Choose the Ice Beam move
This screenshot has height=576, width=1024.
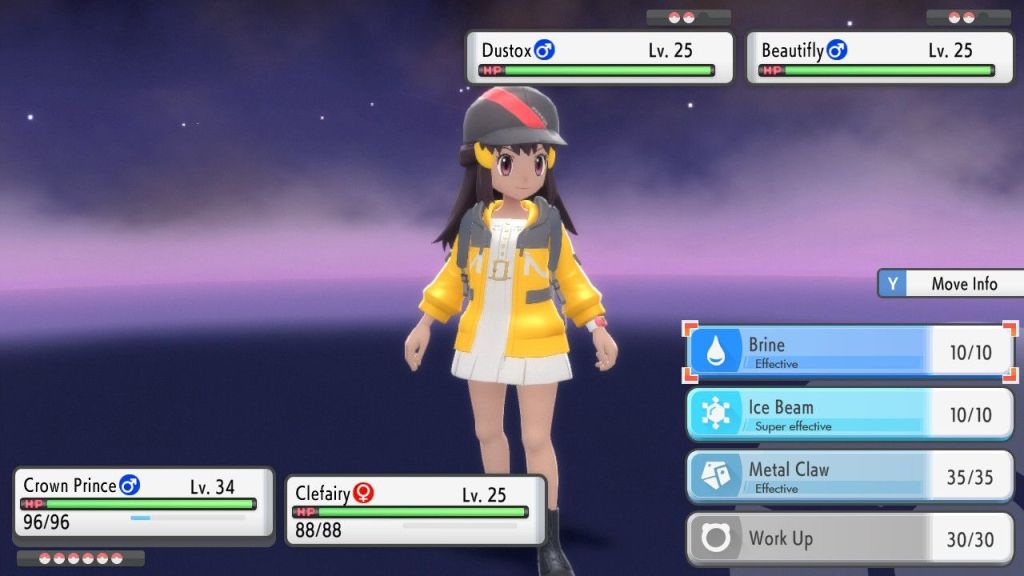click(x=851, y=414)
